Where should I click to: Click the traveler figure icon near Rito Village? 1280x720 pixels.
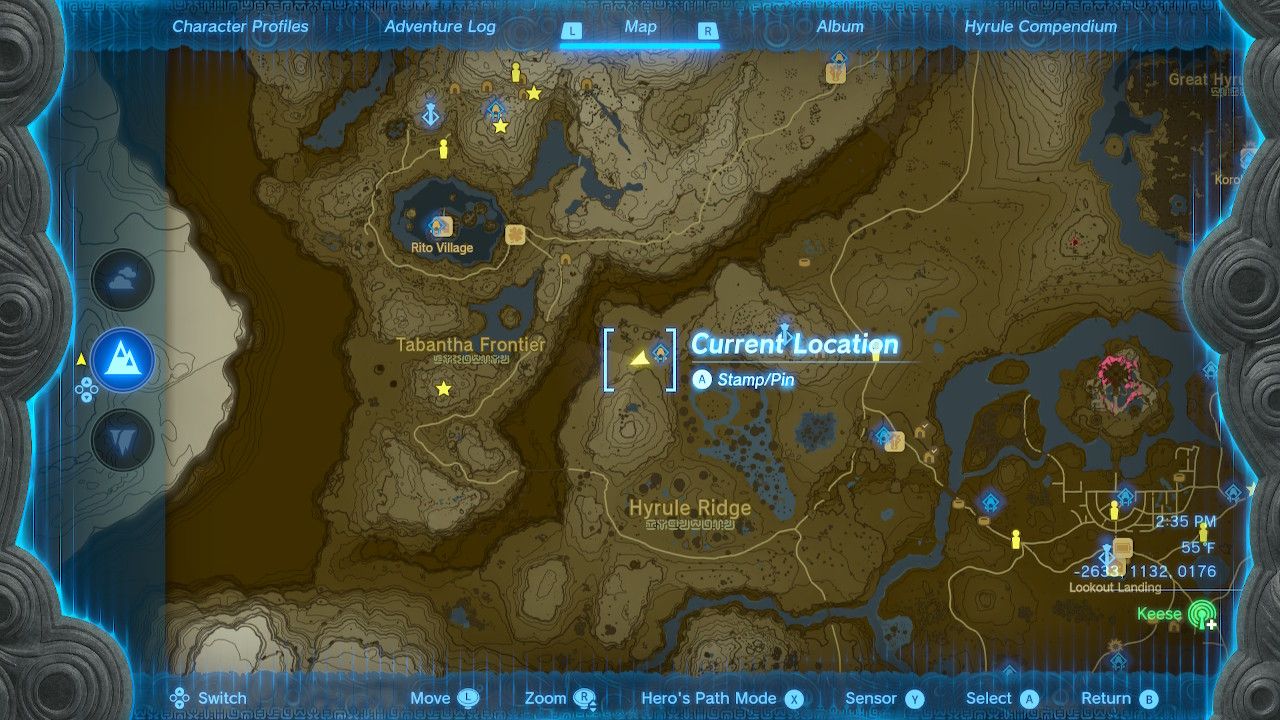coord(443,148)
